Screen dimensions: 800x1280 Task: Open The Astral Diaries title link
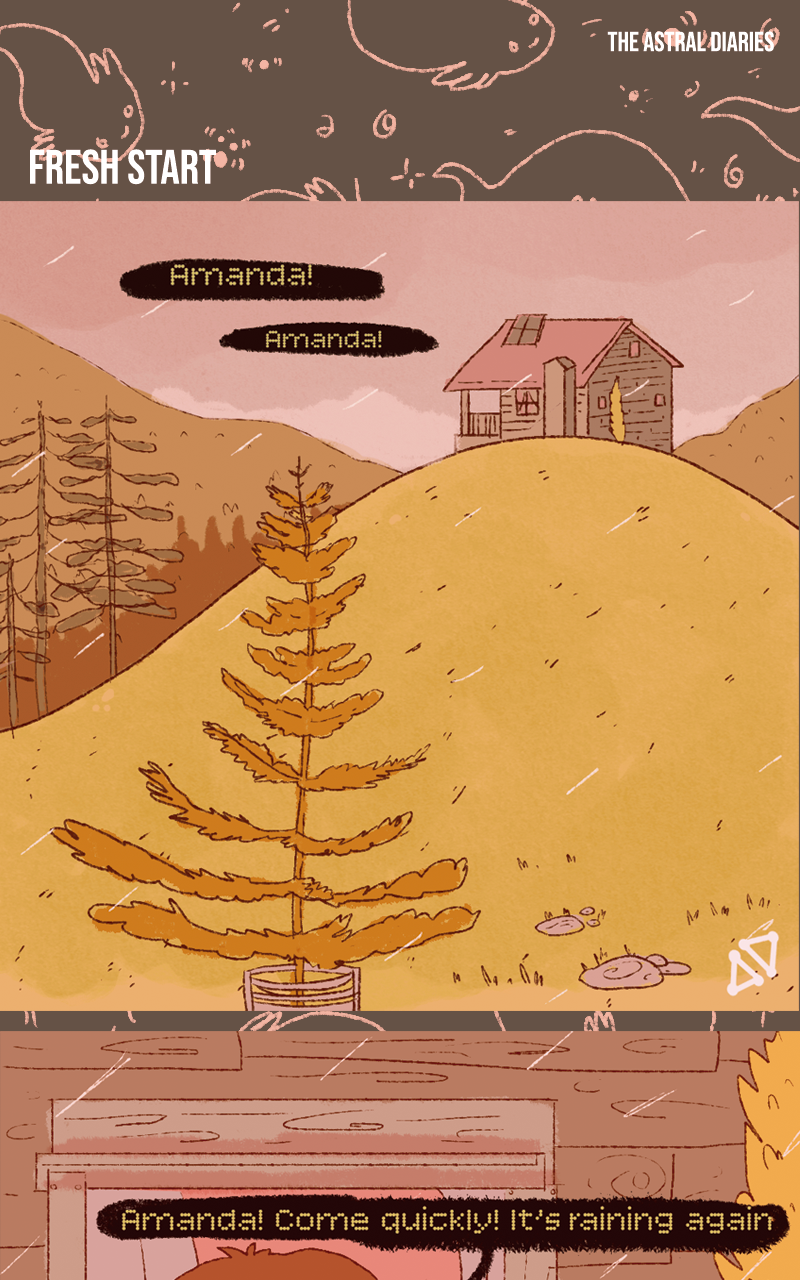[x=691, y=42]
